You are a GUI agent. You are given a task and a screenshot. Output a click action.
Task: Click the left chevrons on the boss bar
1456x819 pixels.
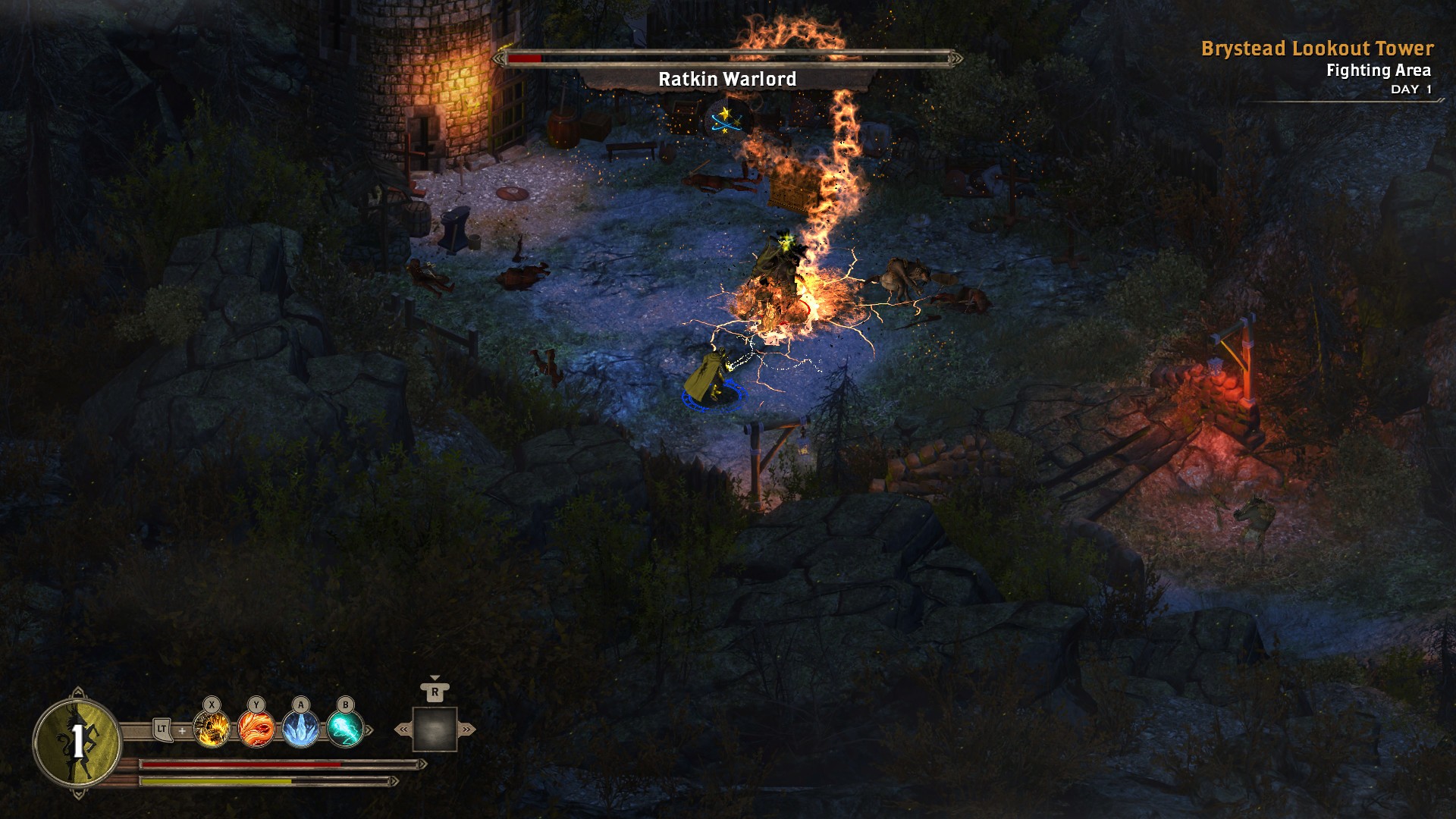point(499,59)
